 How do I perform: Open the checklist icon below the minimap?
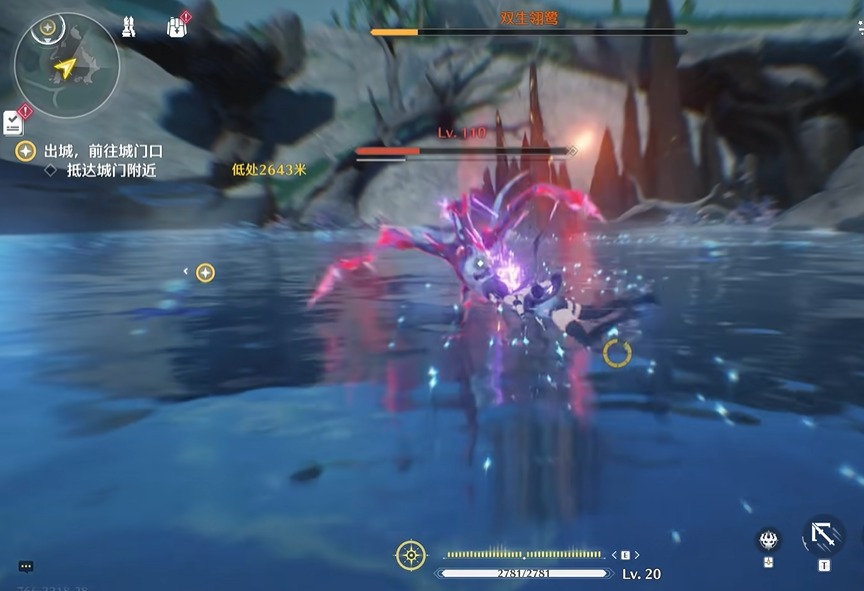pyautogui.click(x=14, y=121)
